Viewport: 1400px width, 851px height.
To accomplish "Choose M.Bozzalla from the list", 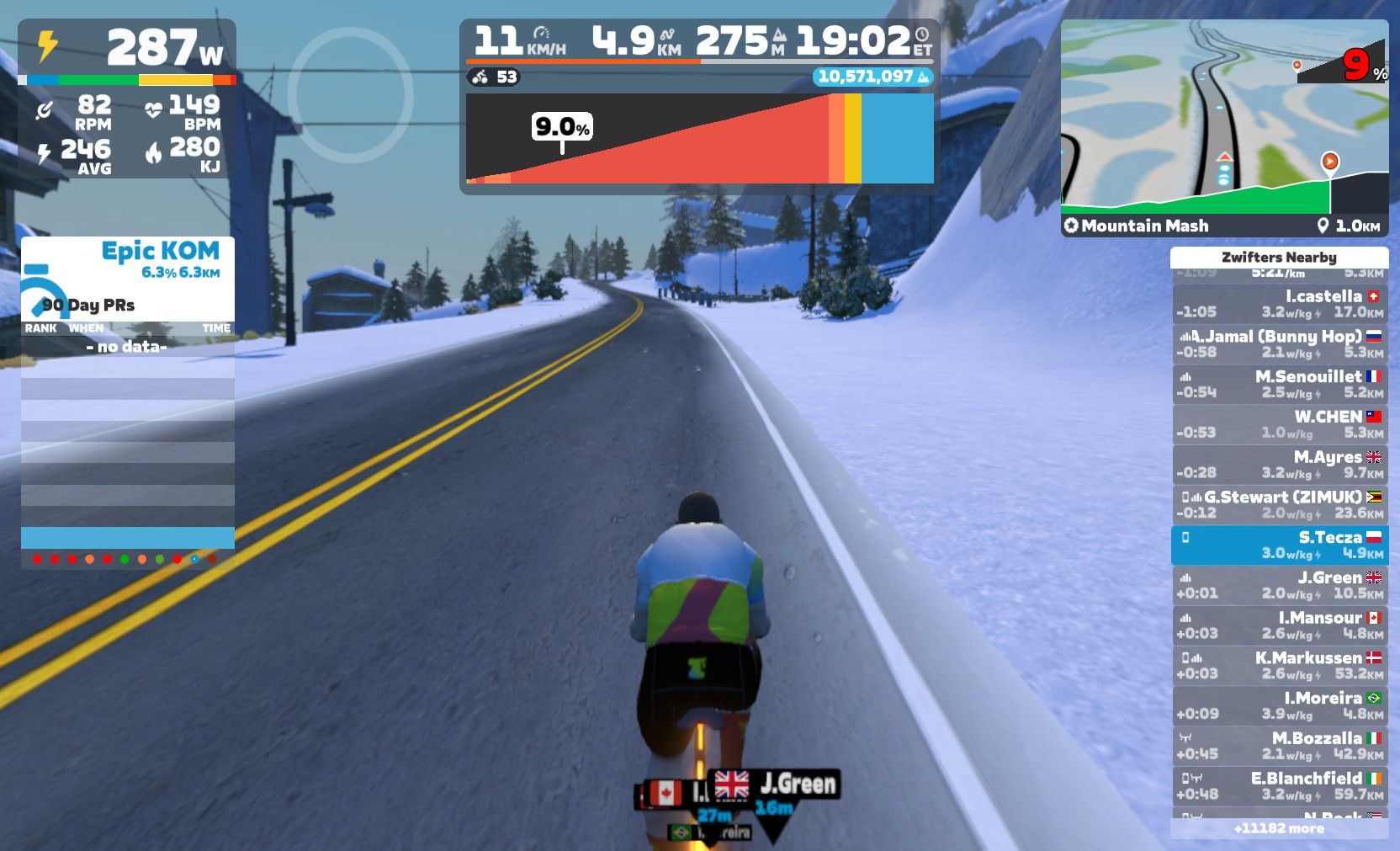I will (x=1279, y=746).
